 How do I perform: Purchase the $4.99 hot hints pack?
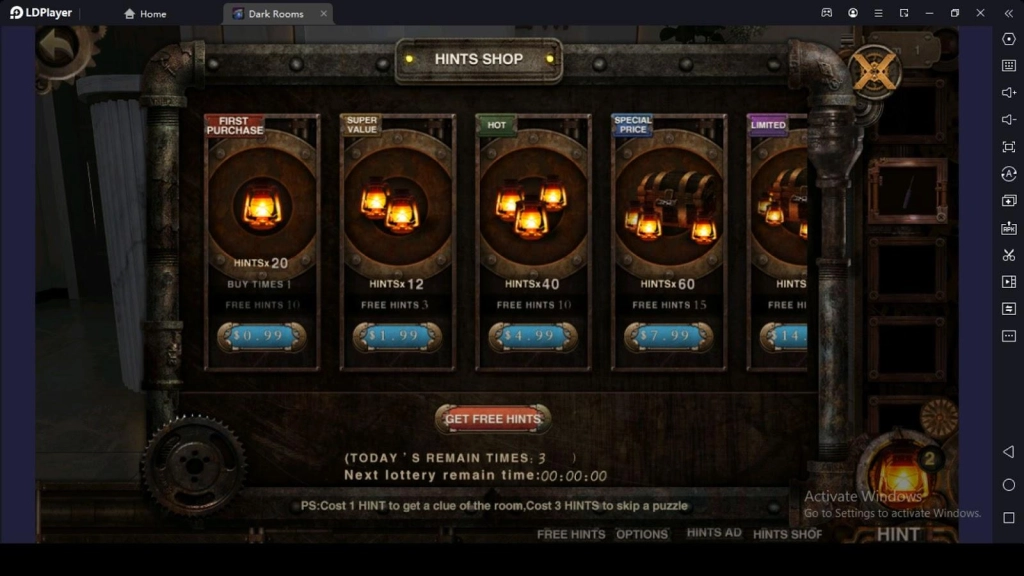pos(533,336)
